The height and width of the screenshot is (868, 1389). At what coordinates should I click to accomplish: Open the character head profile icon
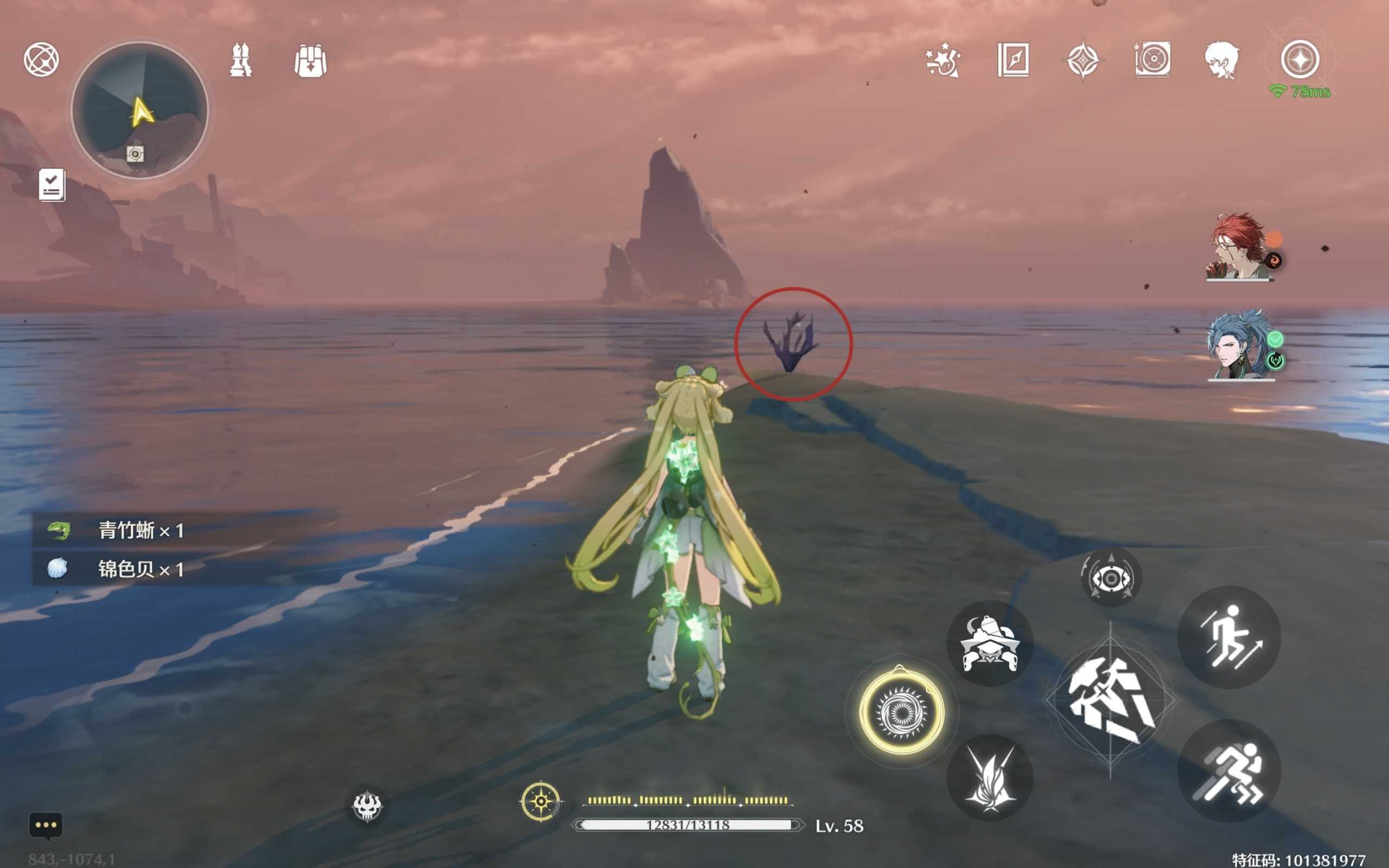coord(1222,60)
